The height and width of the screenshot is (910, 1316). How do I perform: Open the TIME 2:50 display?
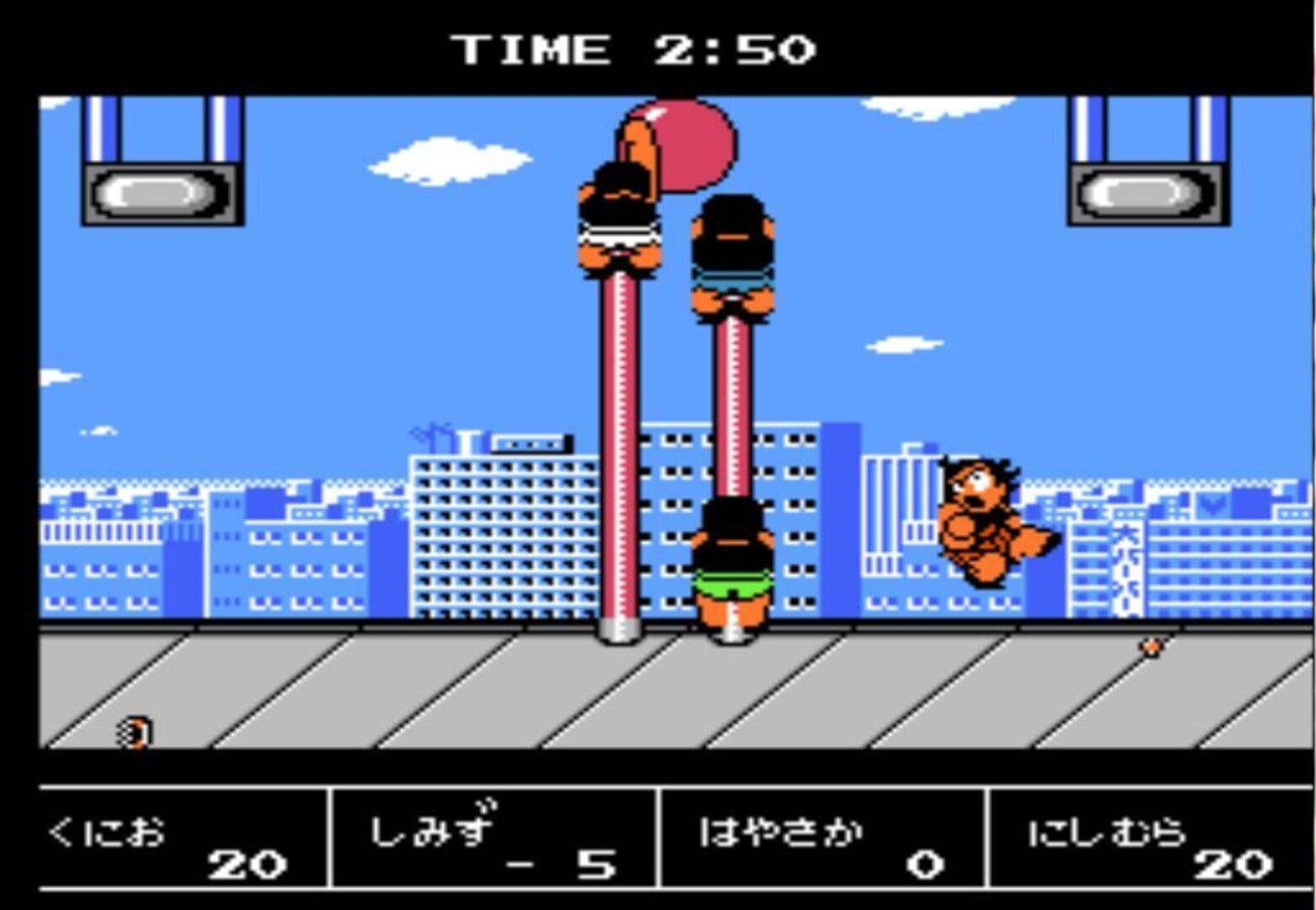[x=637, y=48]
